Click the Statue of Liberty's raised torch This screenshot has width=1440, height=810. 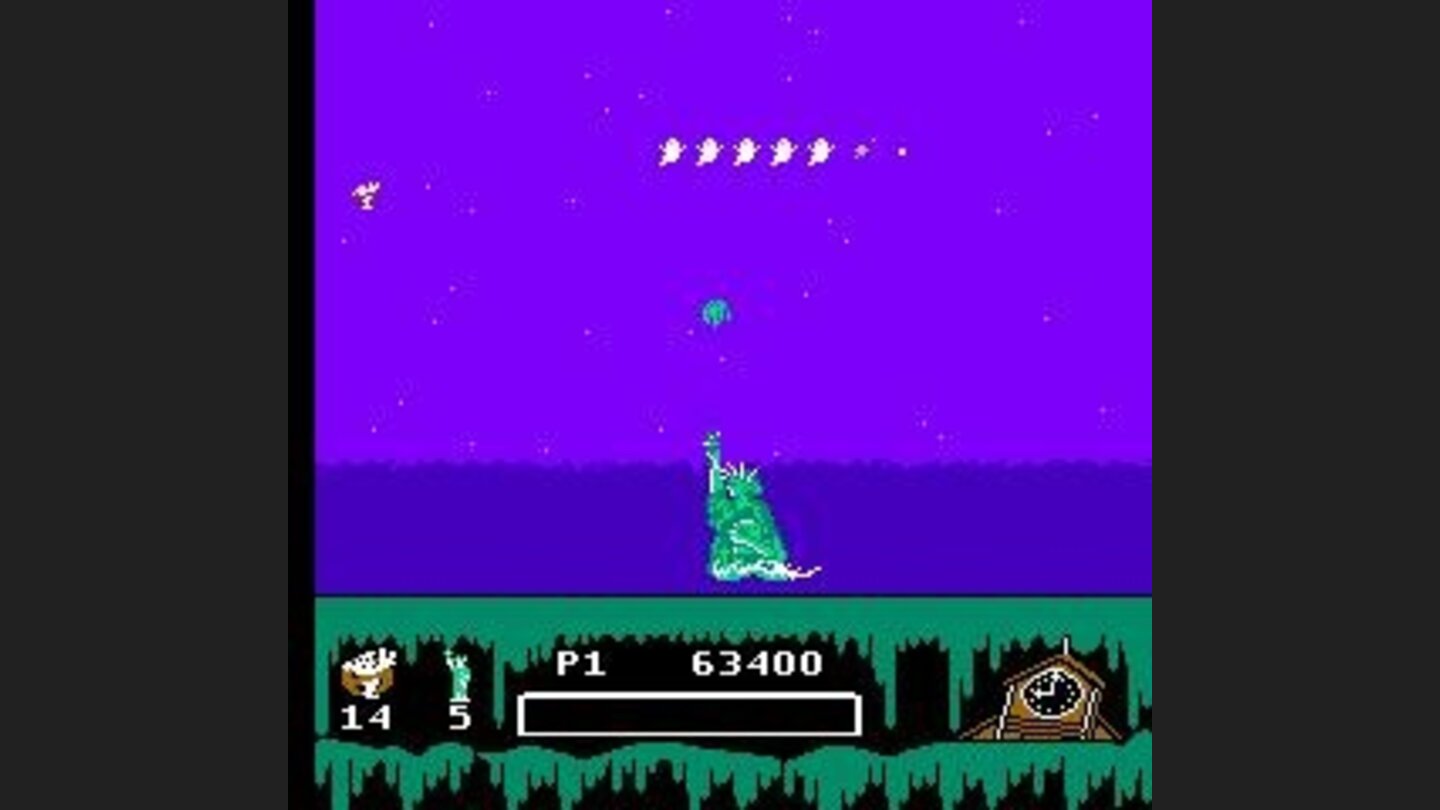tap(712, 440)
